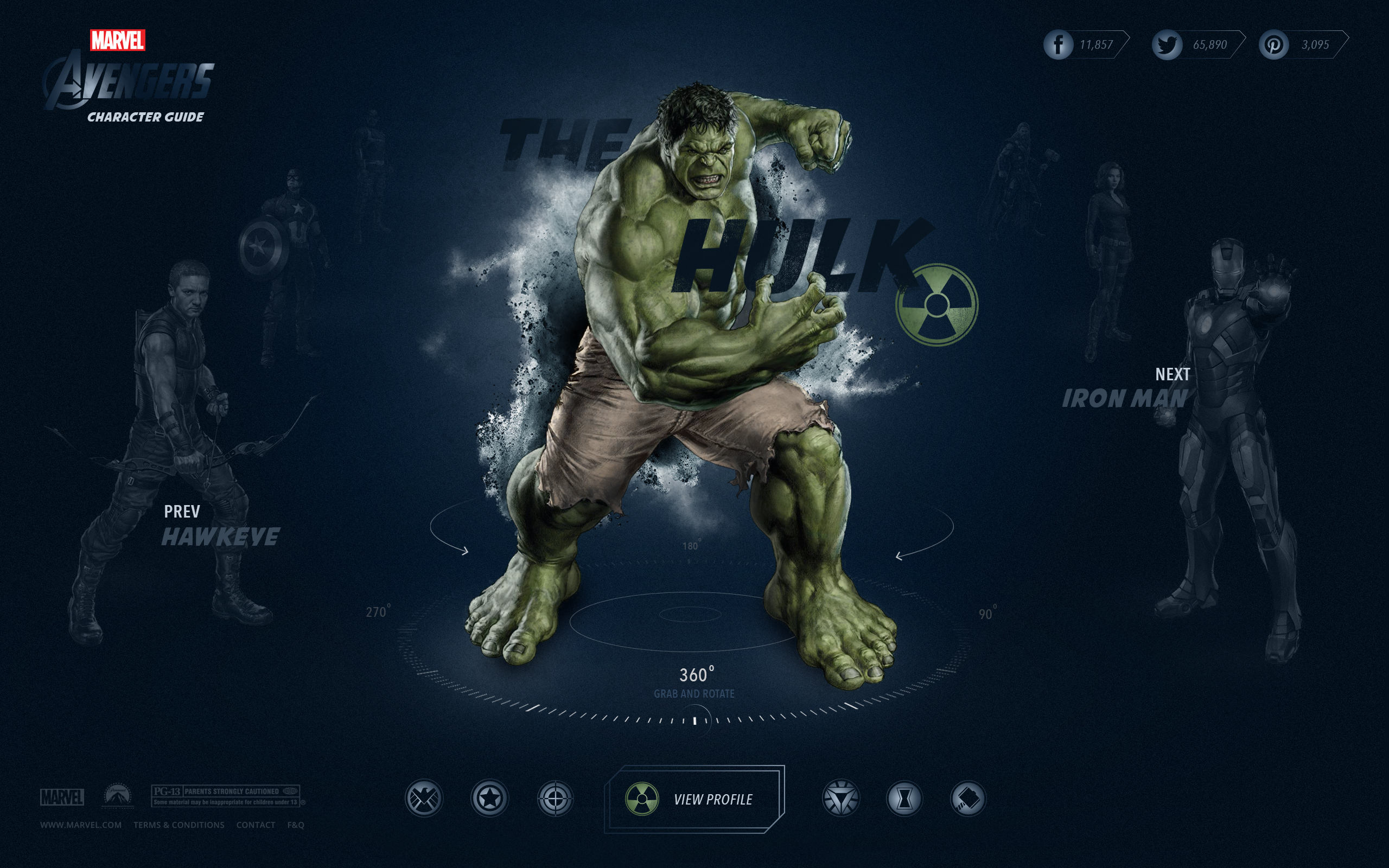Screen dimensions: 1389x868
Task: Select Iron Man's arc reactor icon
Action: 841,799
